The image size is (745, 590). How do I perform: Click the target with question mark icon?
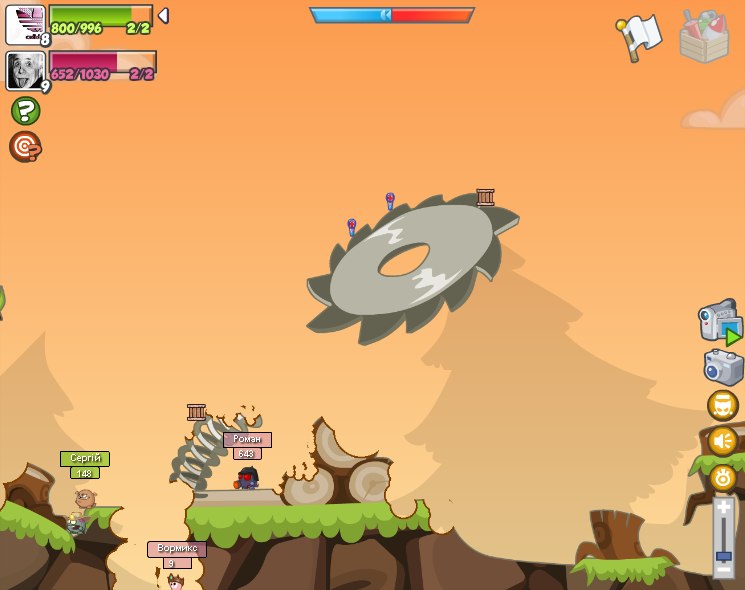tap(25, 146)
